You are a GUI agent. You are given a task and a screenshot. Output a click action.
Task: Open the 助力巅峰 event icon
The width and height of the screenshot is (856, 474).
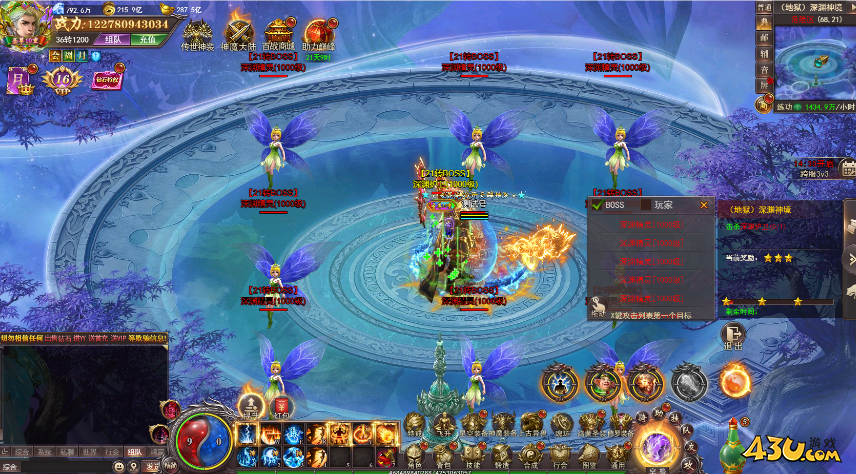320,33
